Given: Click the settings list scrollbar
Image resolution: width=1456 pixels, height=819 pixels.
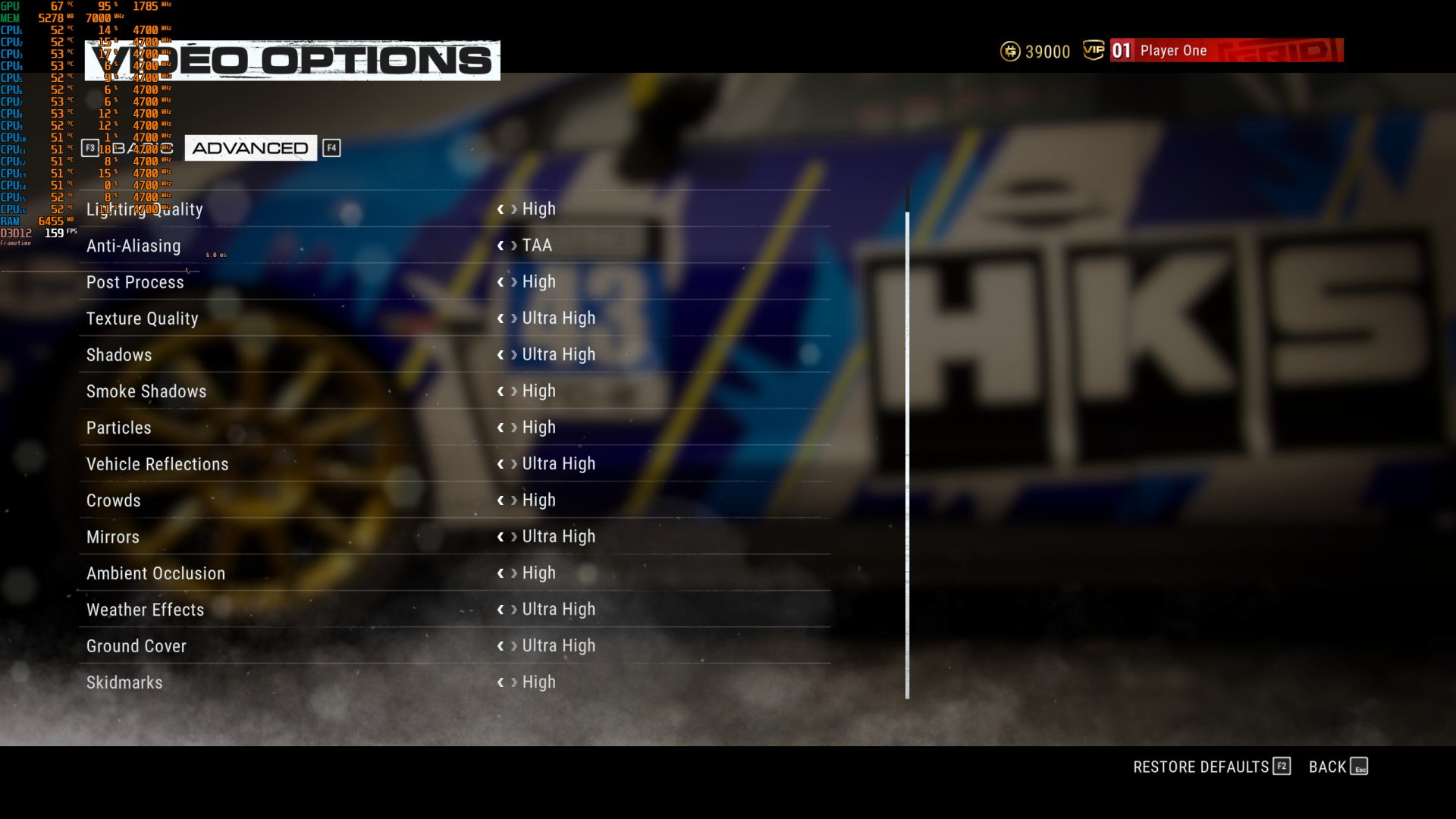Looking at the screenshot, I should 906,455.
